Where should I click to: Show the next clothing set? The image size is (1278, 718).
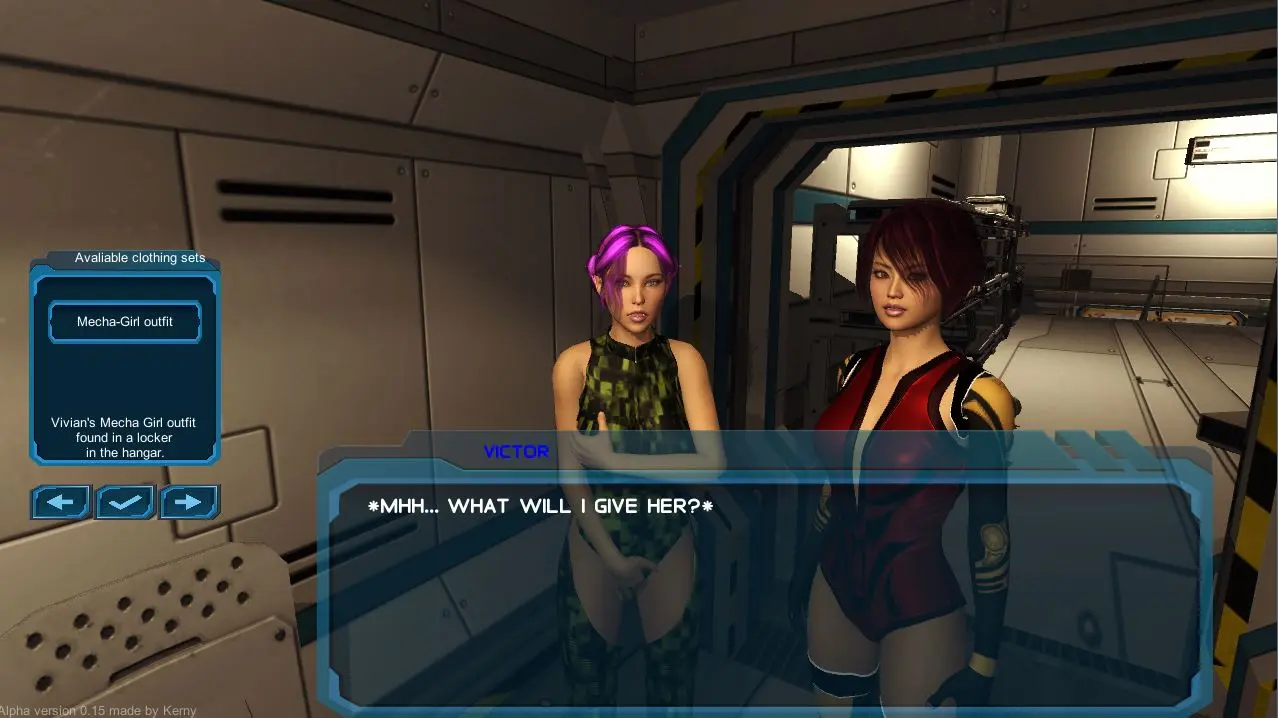189,502
